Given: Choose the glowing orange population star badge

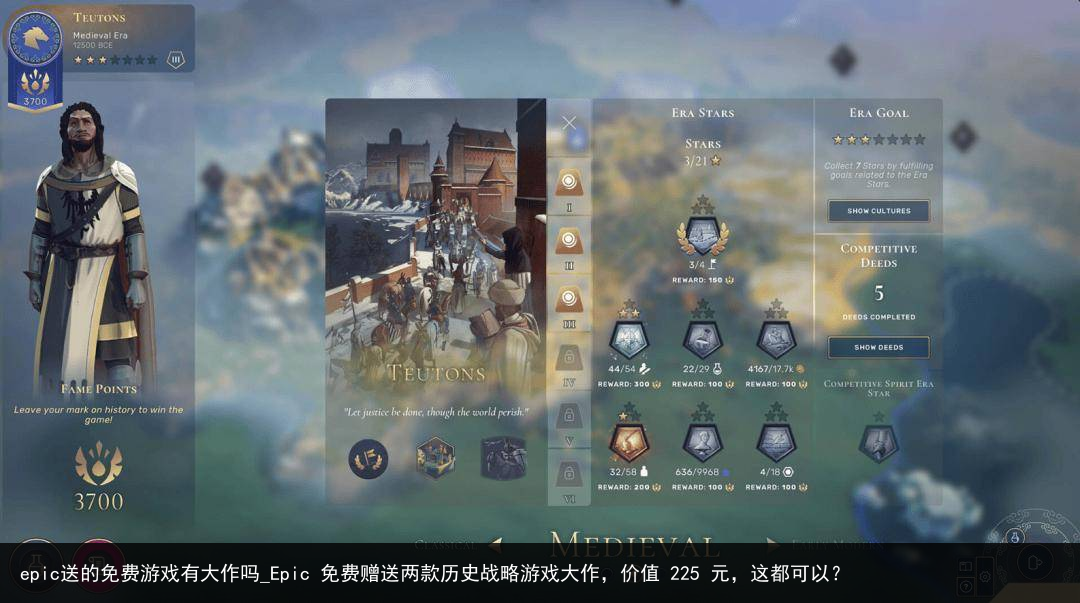Looking at the screenshot, I should coord(629,441).
